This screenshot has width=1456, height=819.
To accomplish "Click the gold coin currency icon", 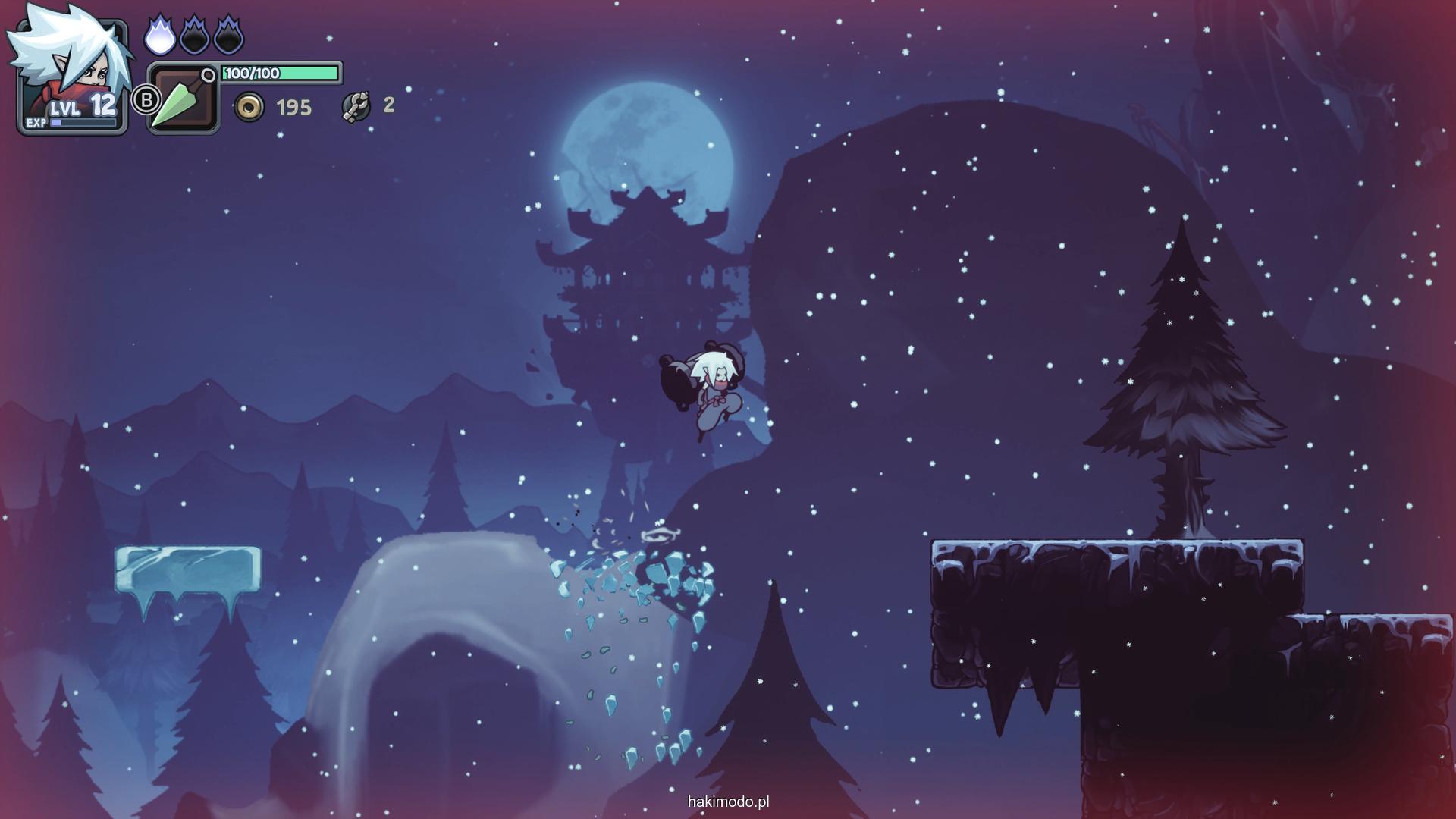I will pyautogui.click(x=249, y=107).
